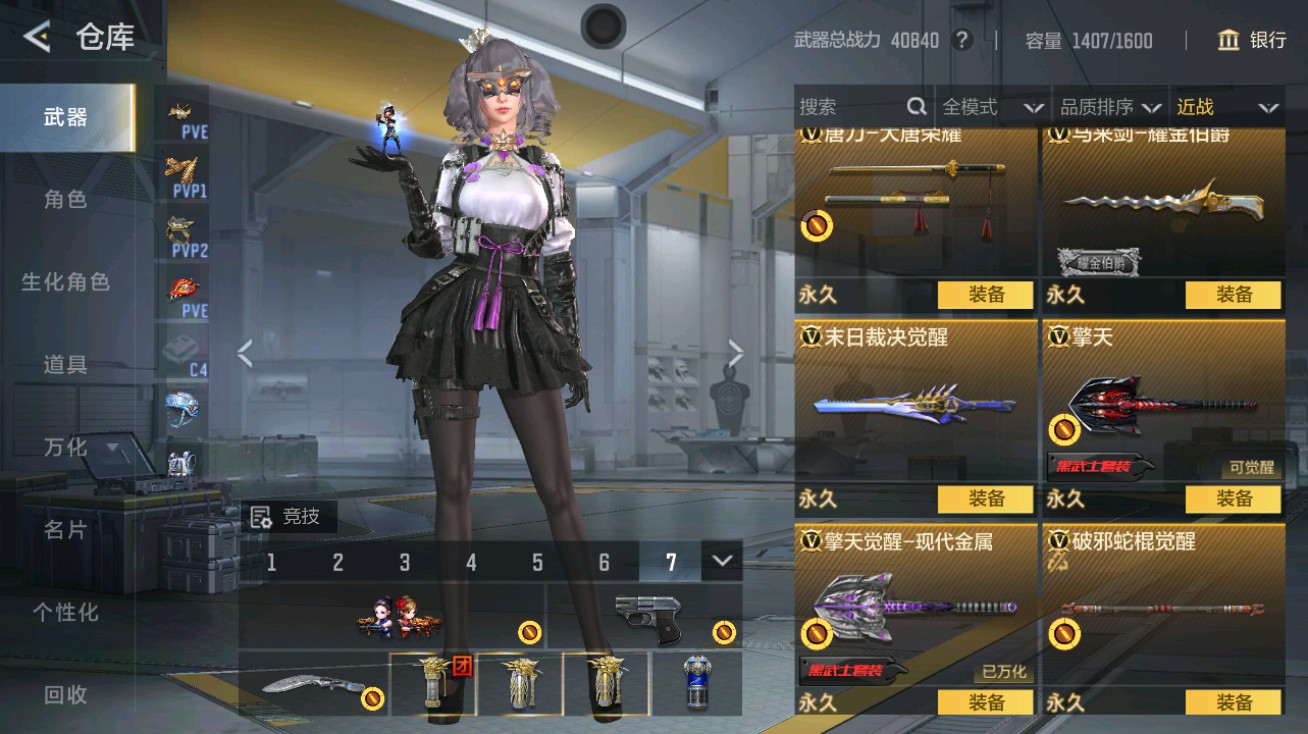Switch to the 角色 sidebar tab
Screen dimensions: 1308x734
point(63,199)
